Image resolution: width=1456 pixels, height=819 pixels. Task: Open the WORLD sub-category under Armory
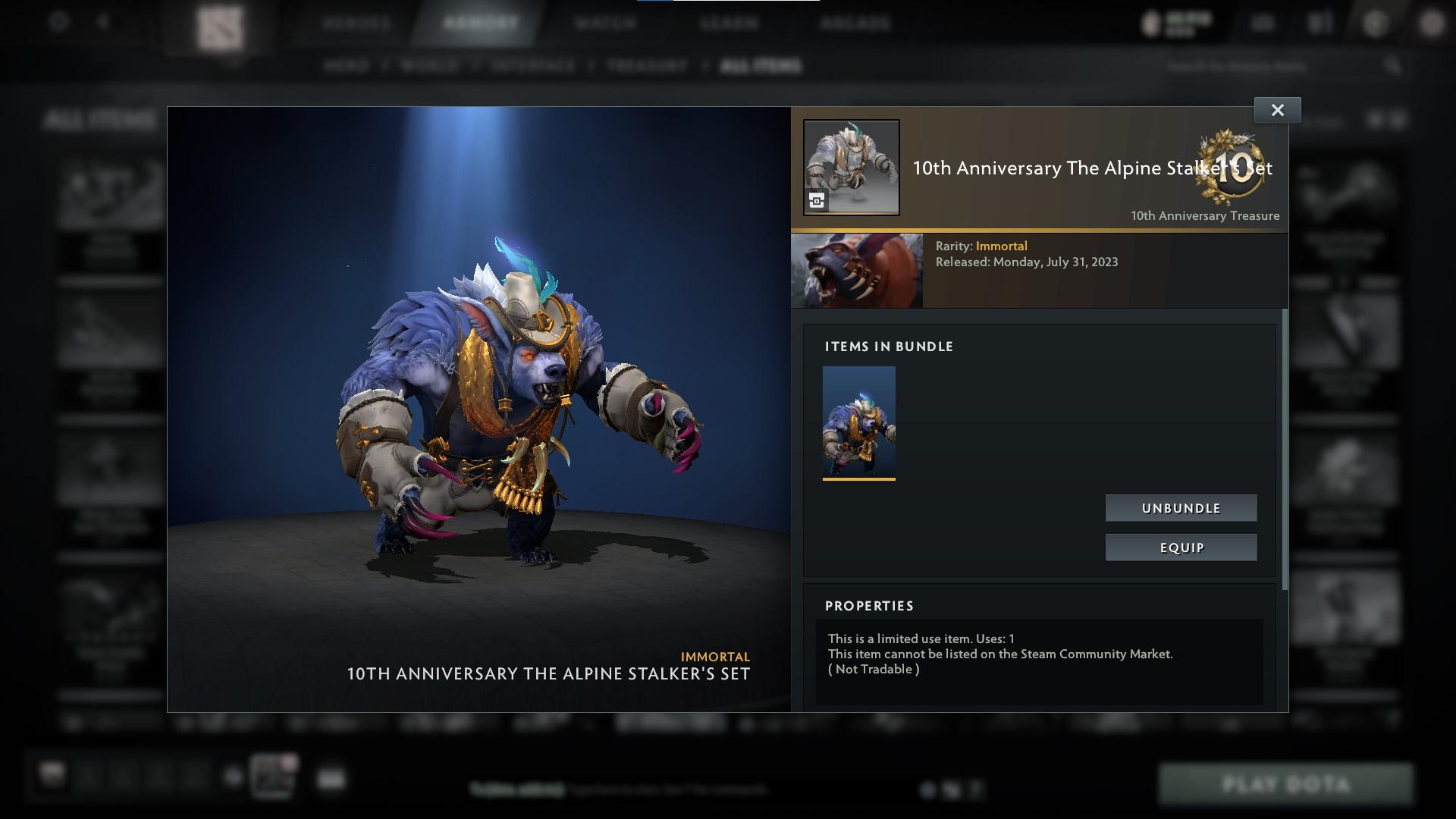point(430,66)
